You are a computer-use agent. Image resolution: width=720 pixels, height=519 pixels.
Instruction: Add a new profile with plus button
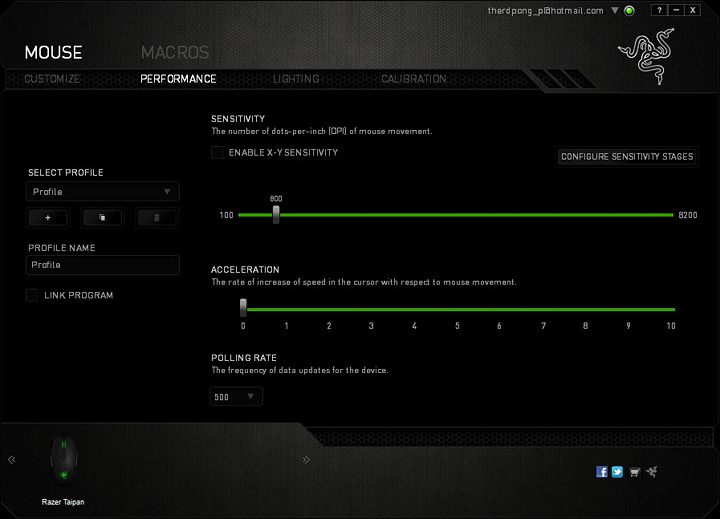click(x=48, y=217)
